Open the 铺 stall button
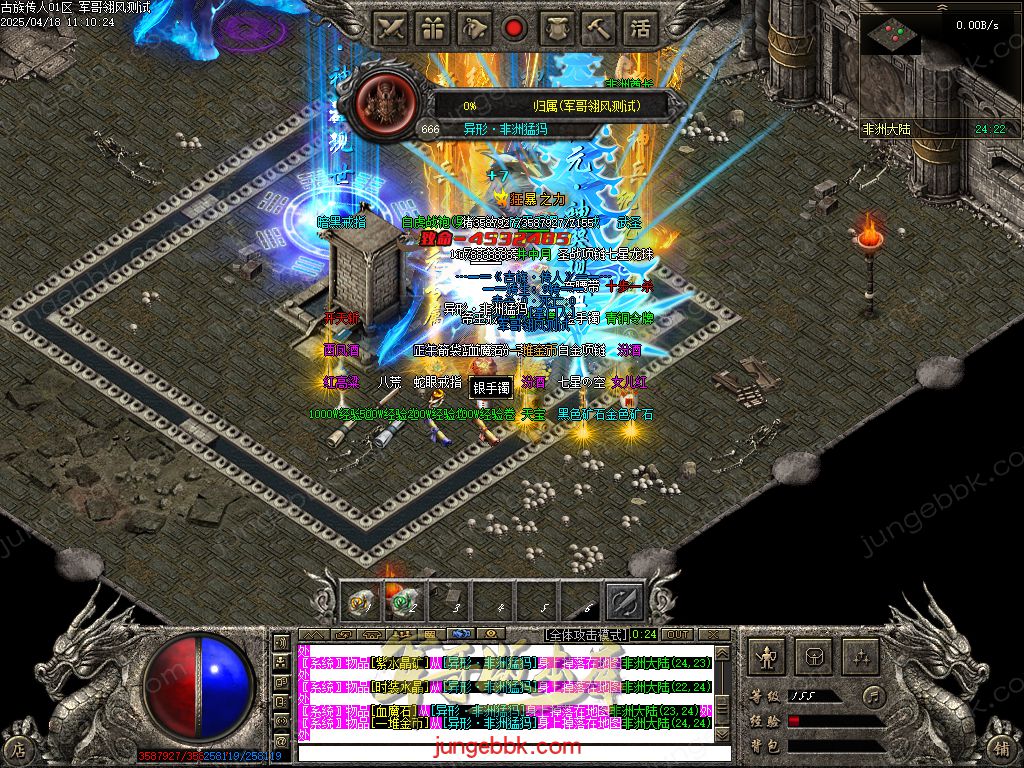The width and height of the screenshot is (1024, 768). pyautogui.click(x=1003, y=748)
